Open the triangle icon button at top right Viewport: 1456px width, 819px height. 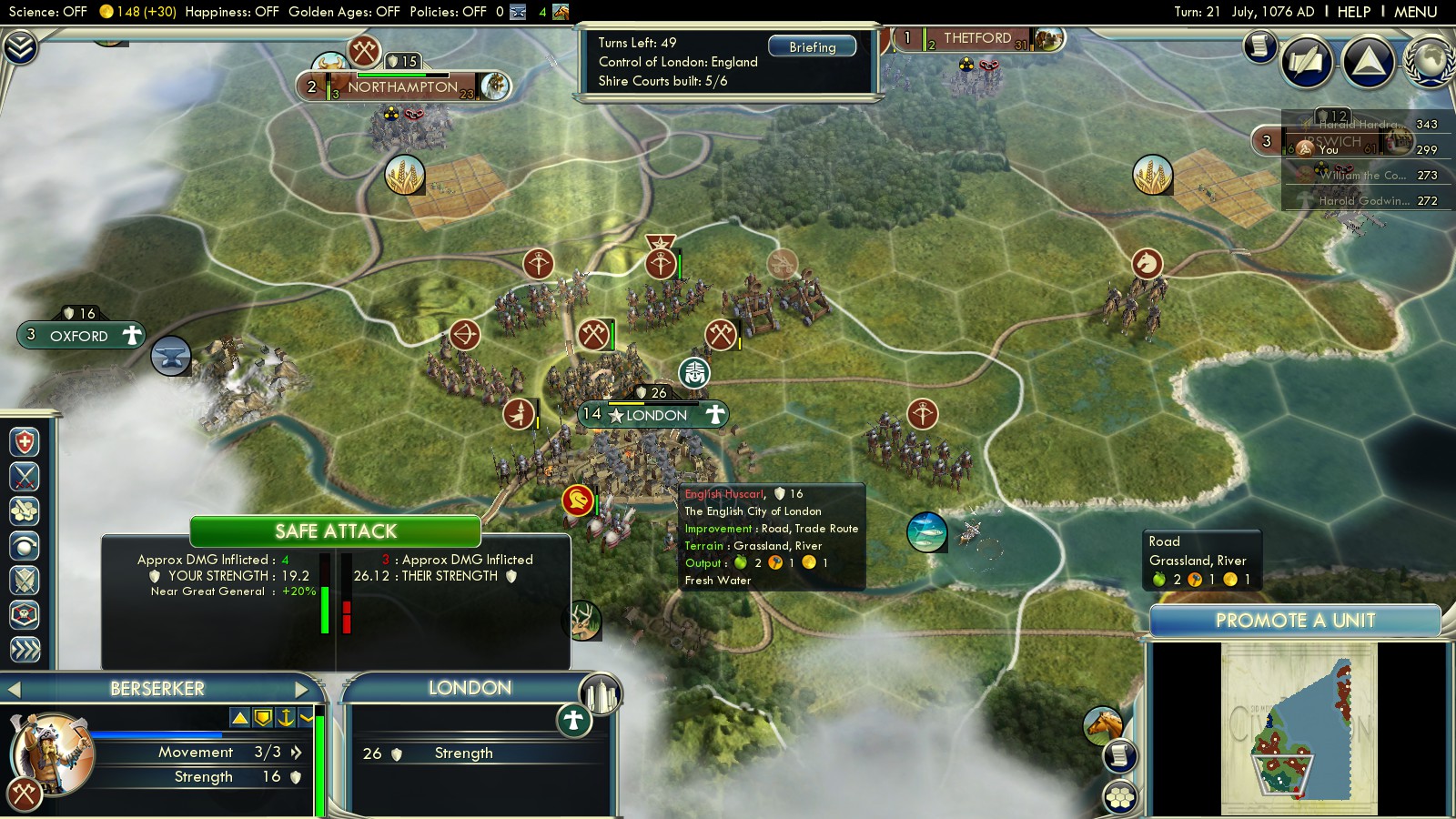1368,61
